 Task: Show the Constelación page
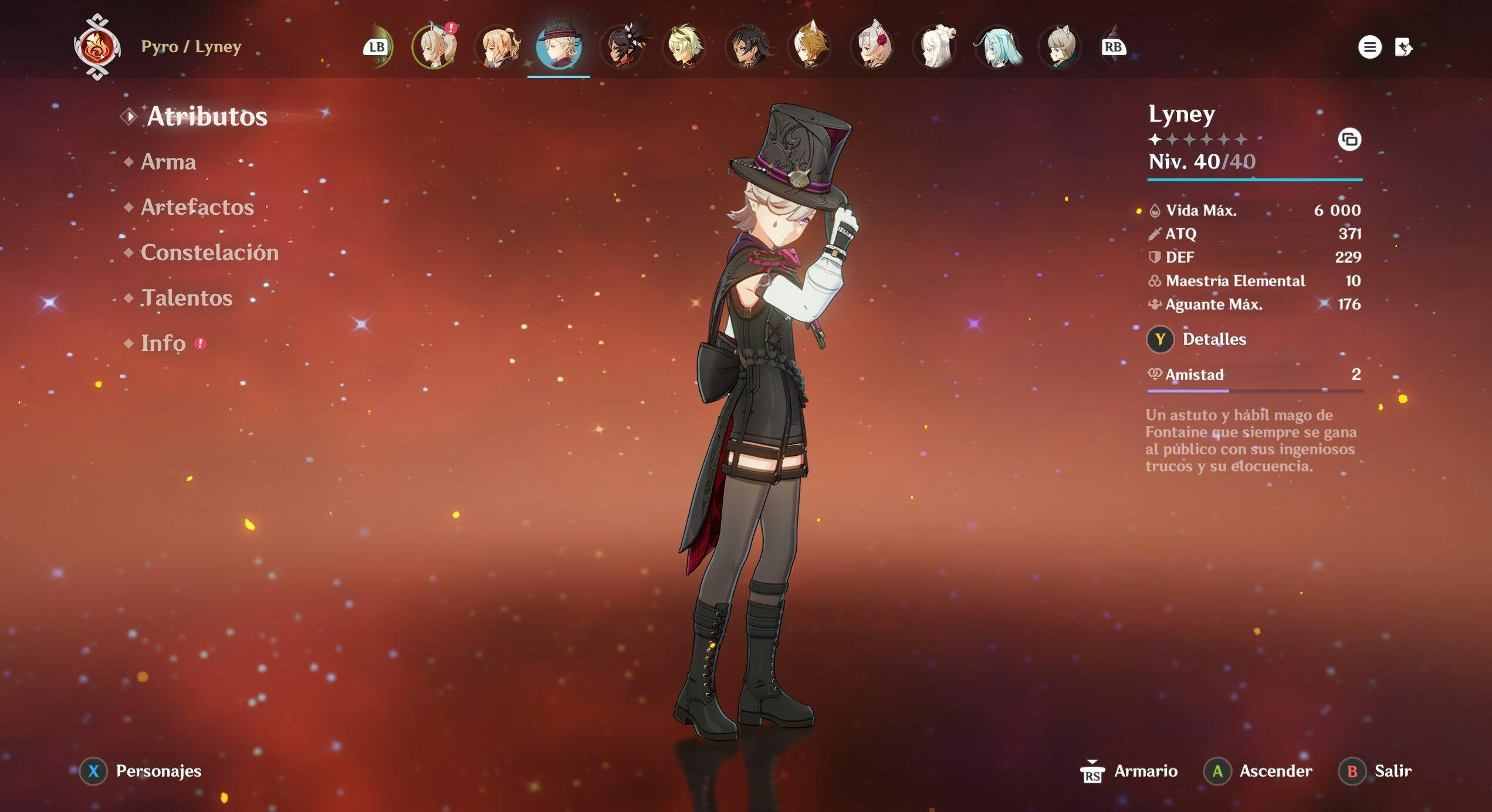209,253
